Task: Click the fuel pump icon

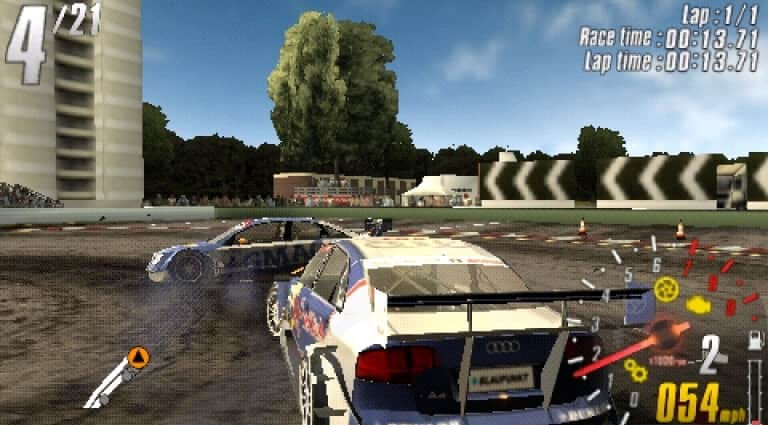Action: pos(757,340)
